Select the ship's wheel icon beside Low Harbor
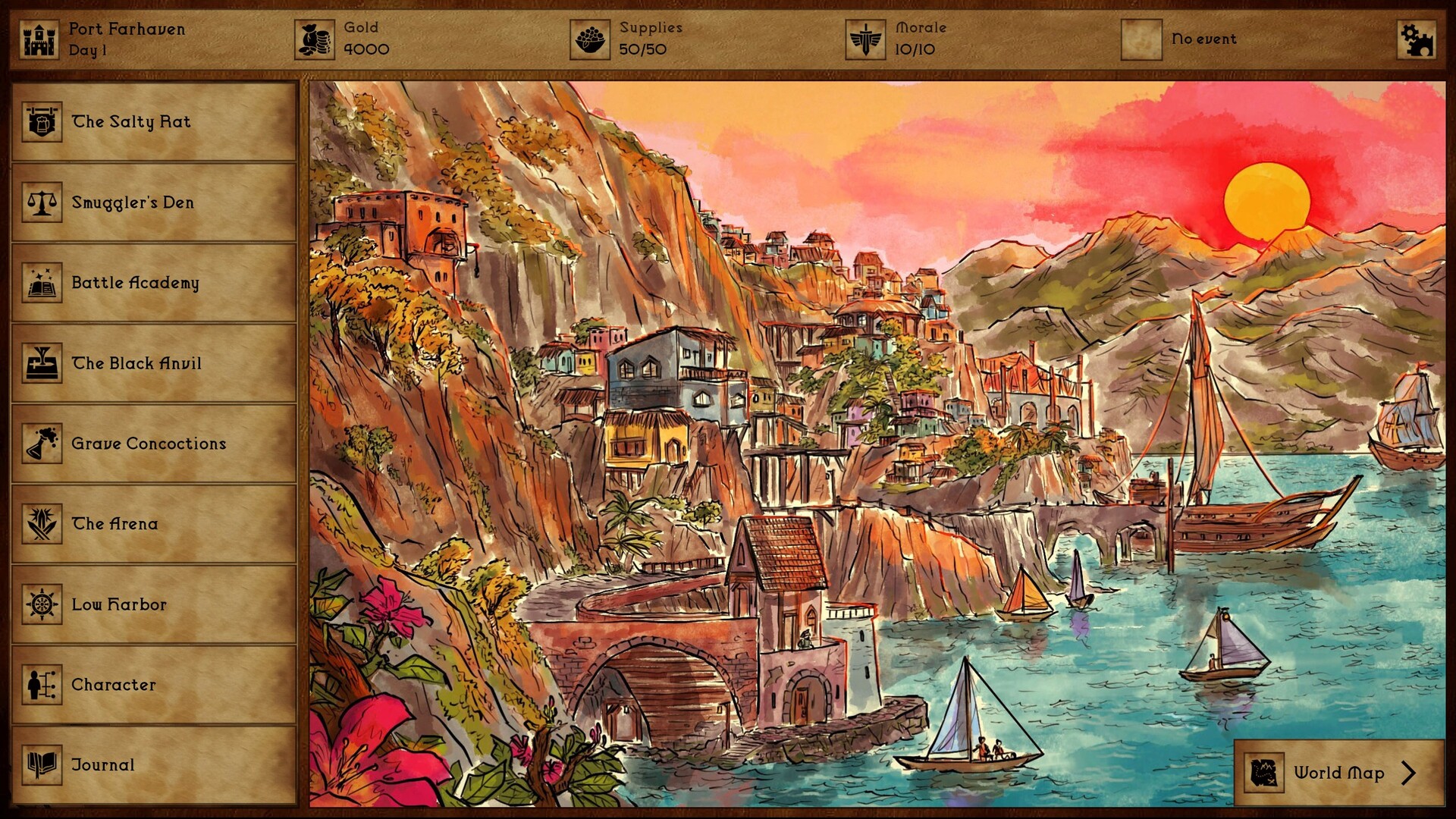 point(42,604)
